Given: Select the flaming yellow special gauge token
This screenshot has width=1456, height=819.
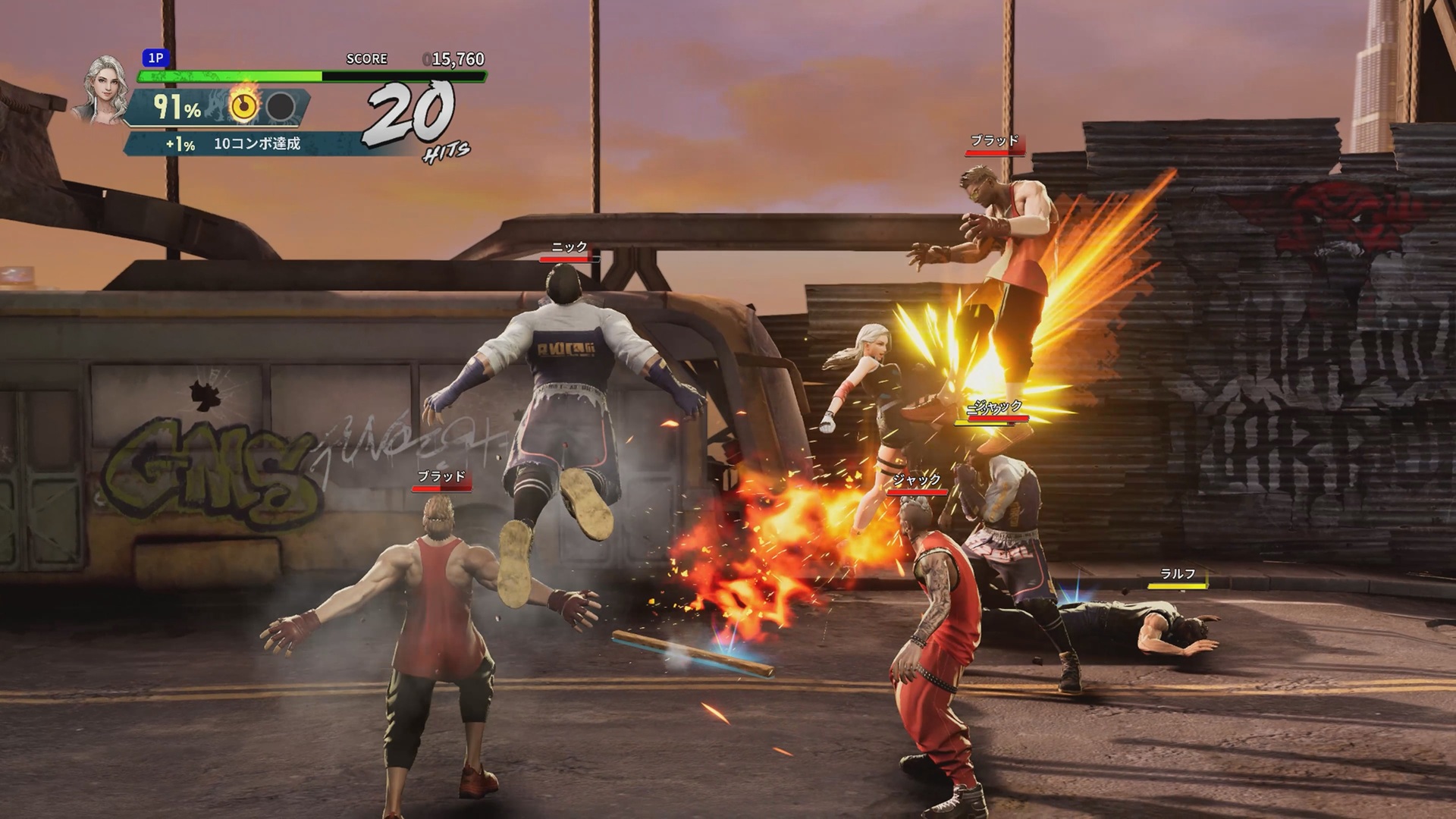Looking at the screenshot, I should point(243,107).
